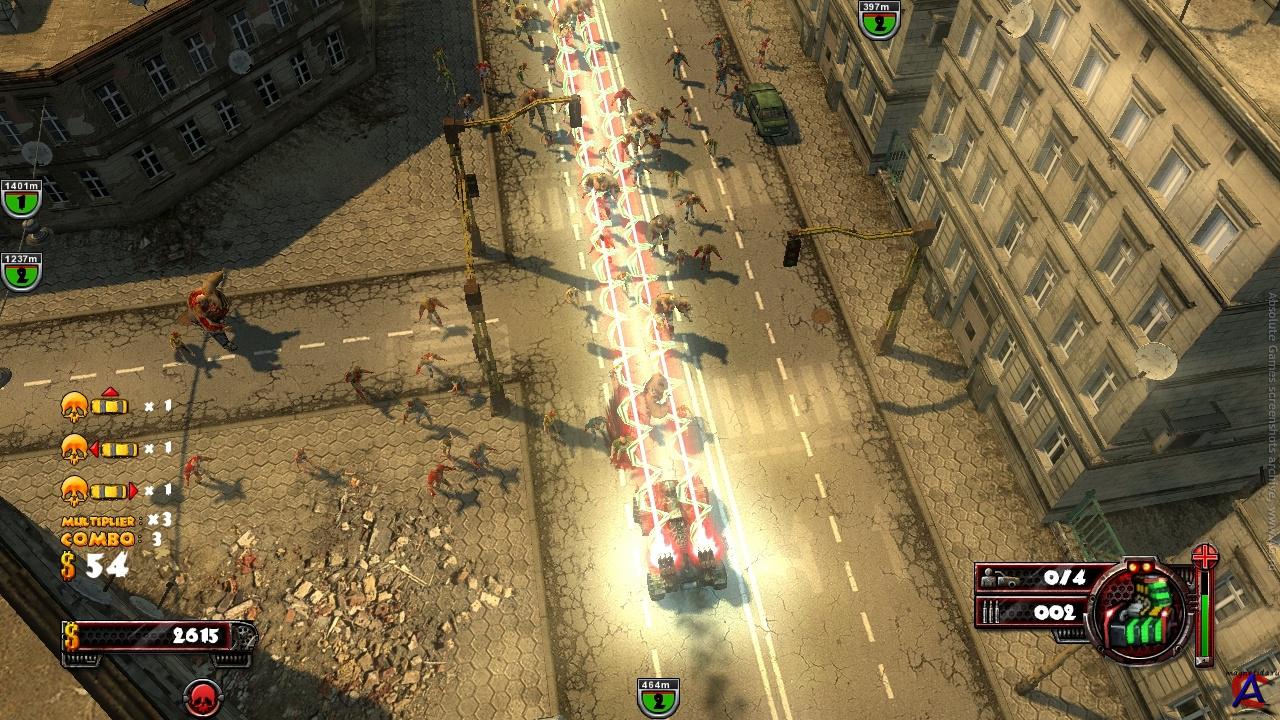Click the 1401m objective marker
Screen dimensions: 1280x720
21,199
